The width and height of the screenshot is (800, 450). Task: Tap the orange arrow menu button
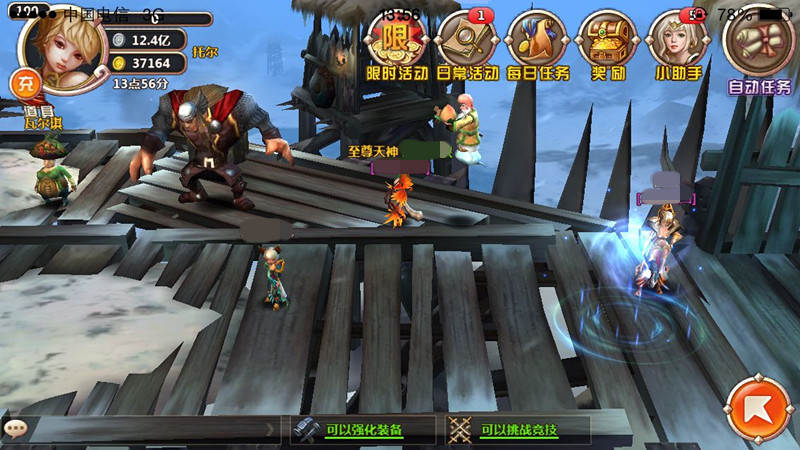click(757, 409)
